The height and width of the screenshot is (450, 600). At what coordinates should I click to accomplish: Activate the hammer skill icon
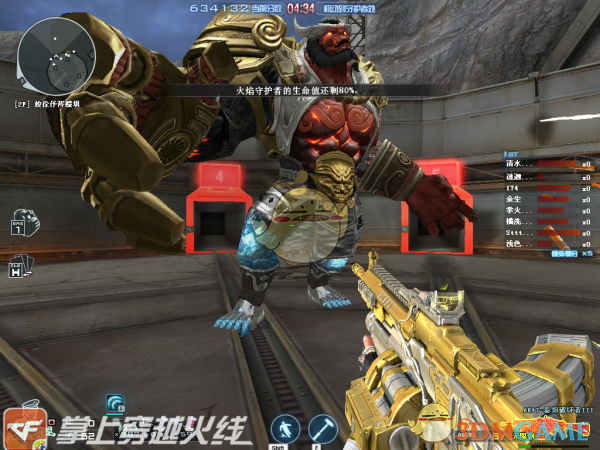point(322,427)
